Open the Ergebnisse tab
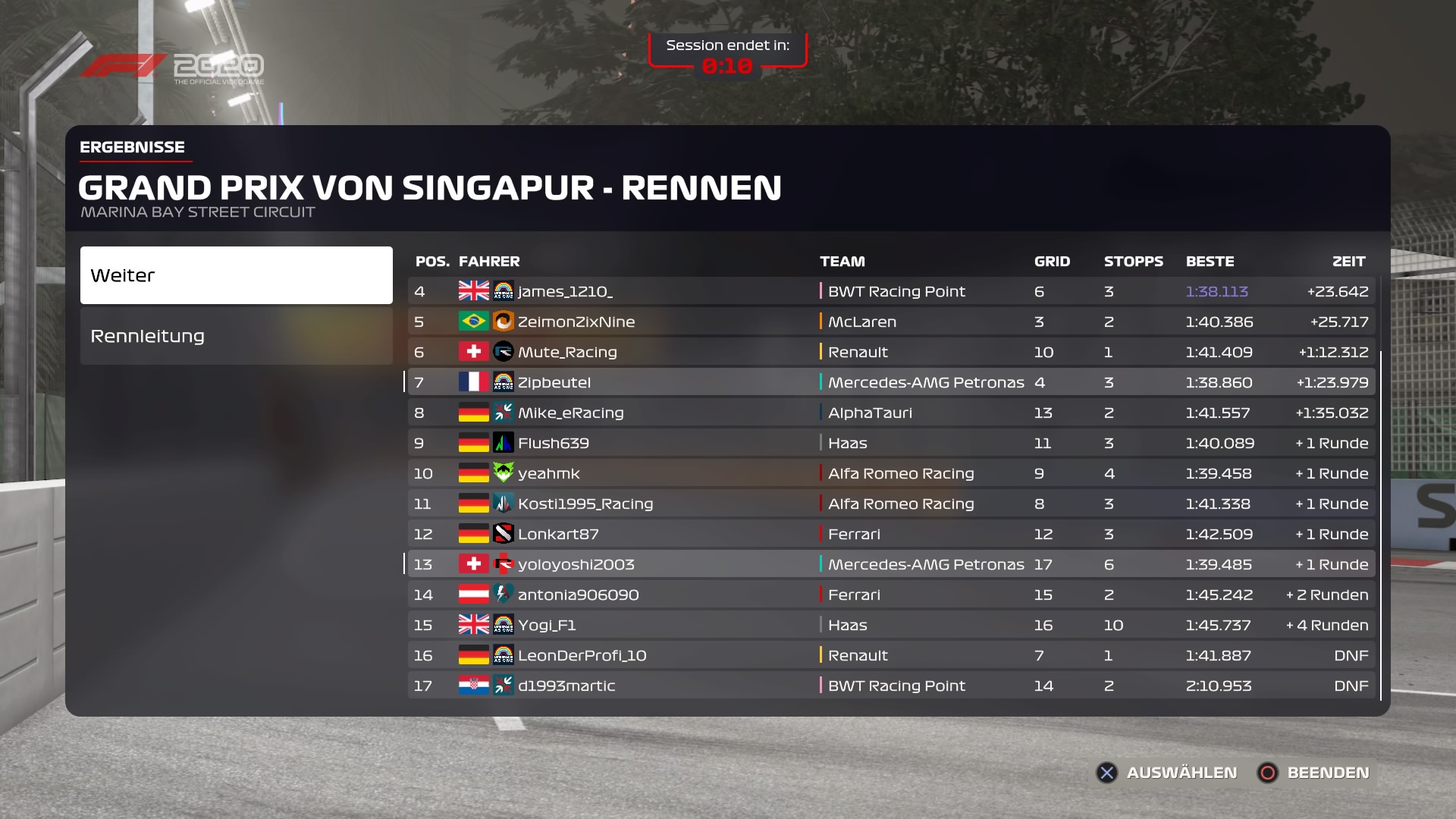The image size is (1456, 819). coord(133,147)
